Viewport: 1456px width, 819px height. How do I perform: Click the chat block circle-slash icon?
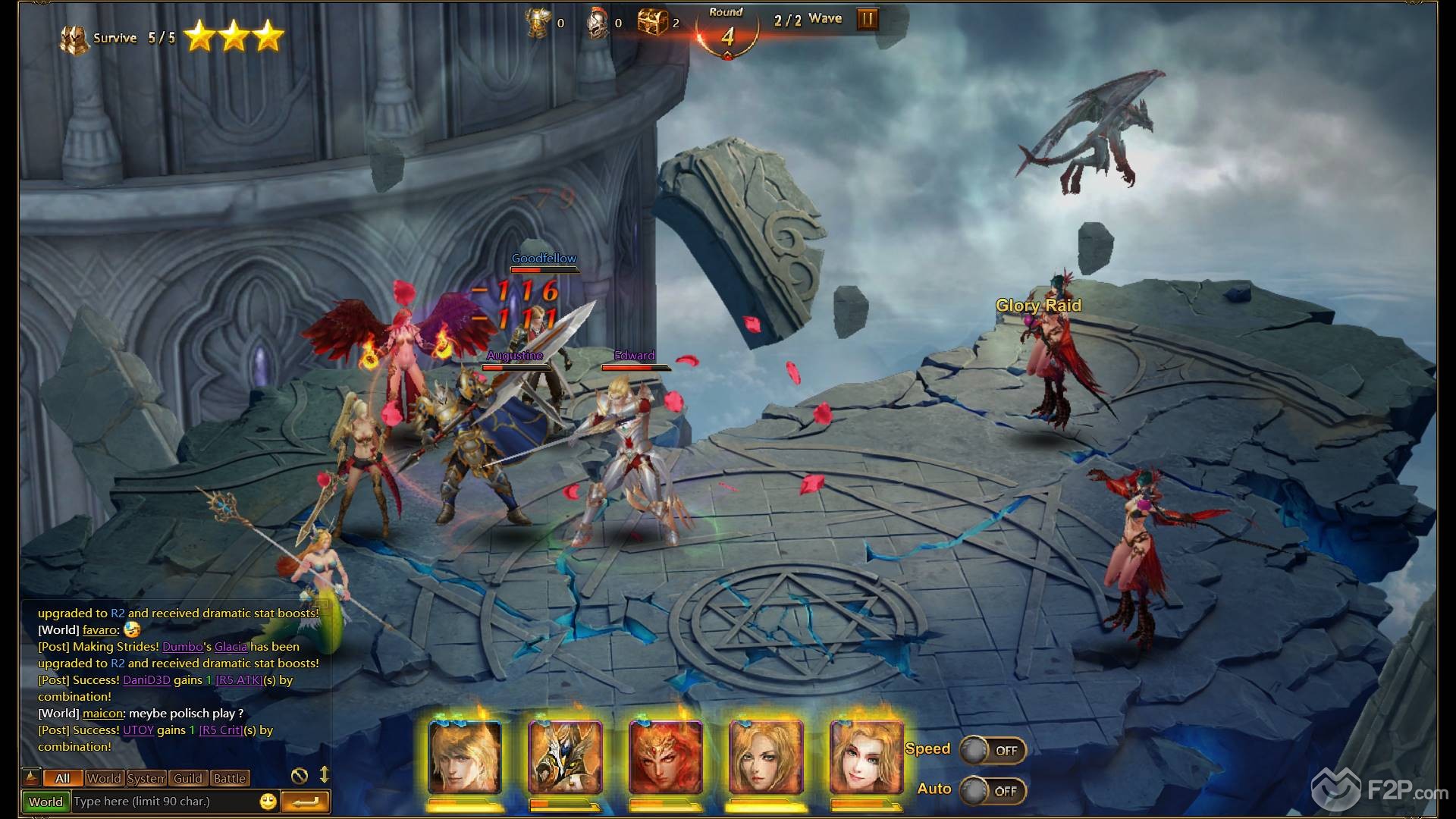click(300, 775)
